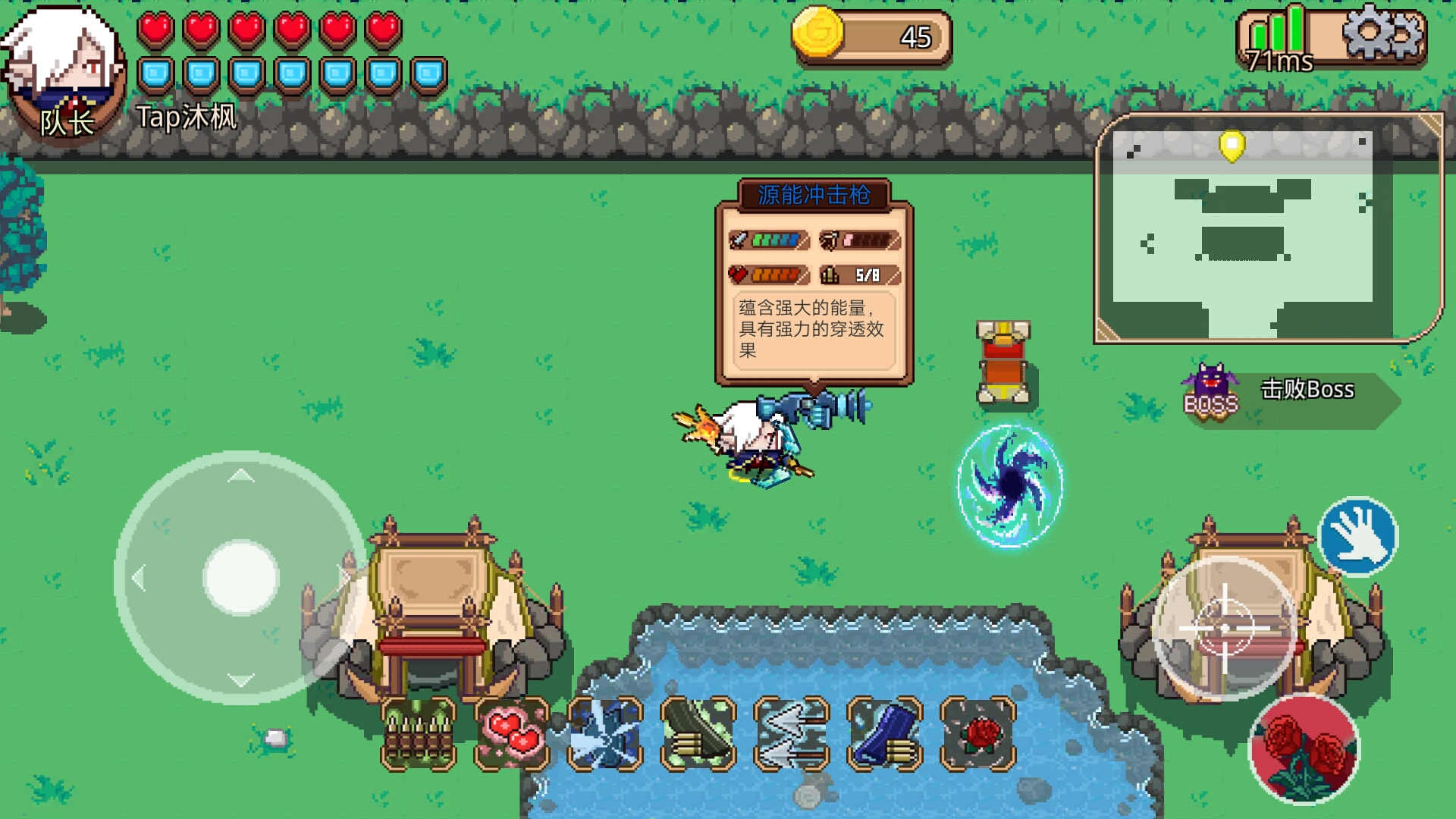Tap the virtual joystick center knob

click(x=241, y=578)
